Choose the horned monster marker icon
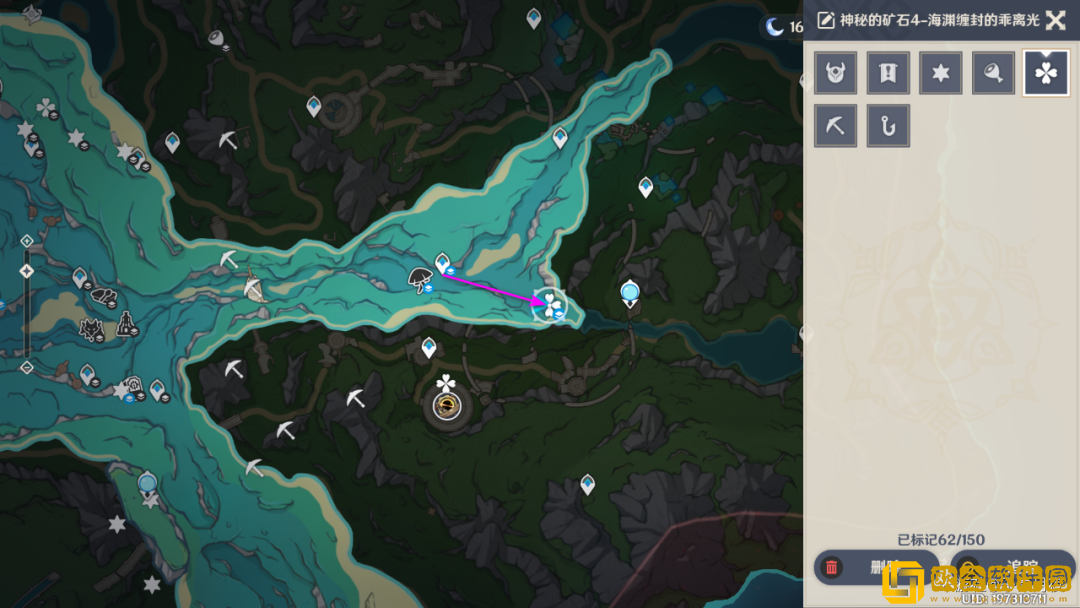The width and height of the screenshot is (1080, 608). [x=835, y=73]
